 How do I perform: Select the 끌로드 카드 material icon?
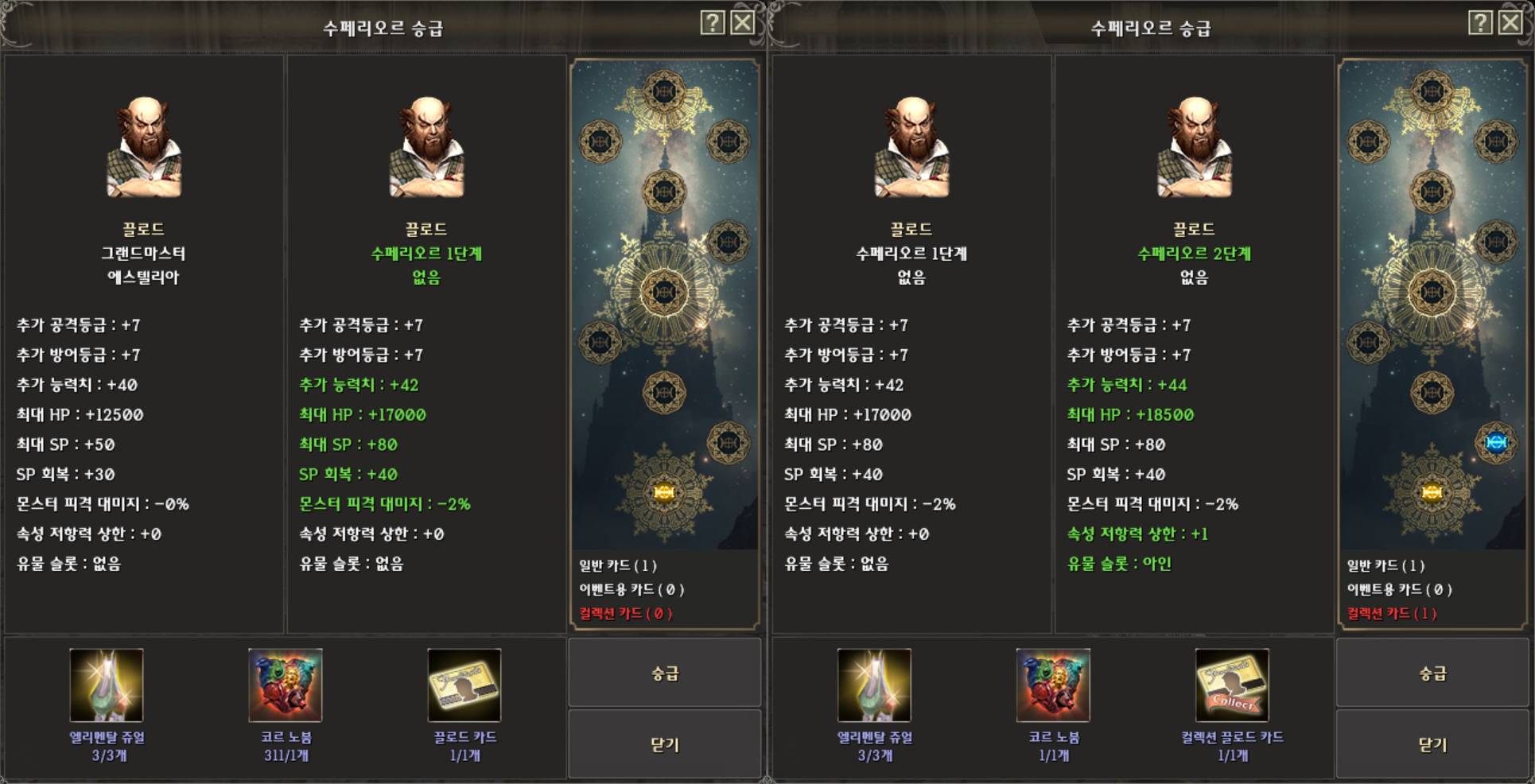pos(464,685)
